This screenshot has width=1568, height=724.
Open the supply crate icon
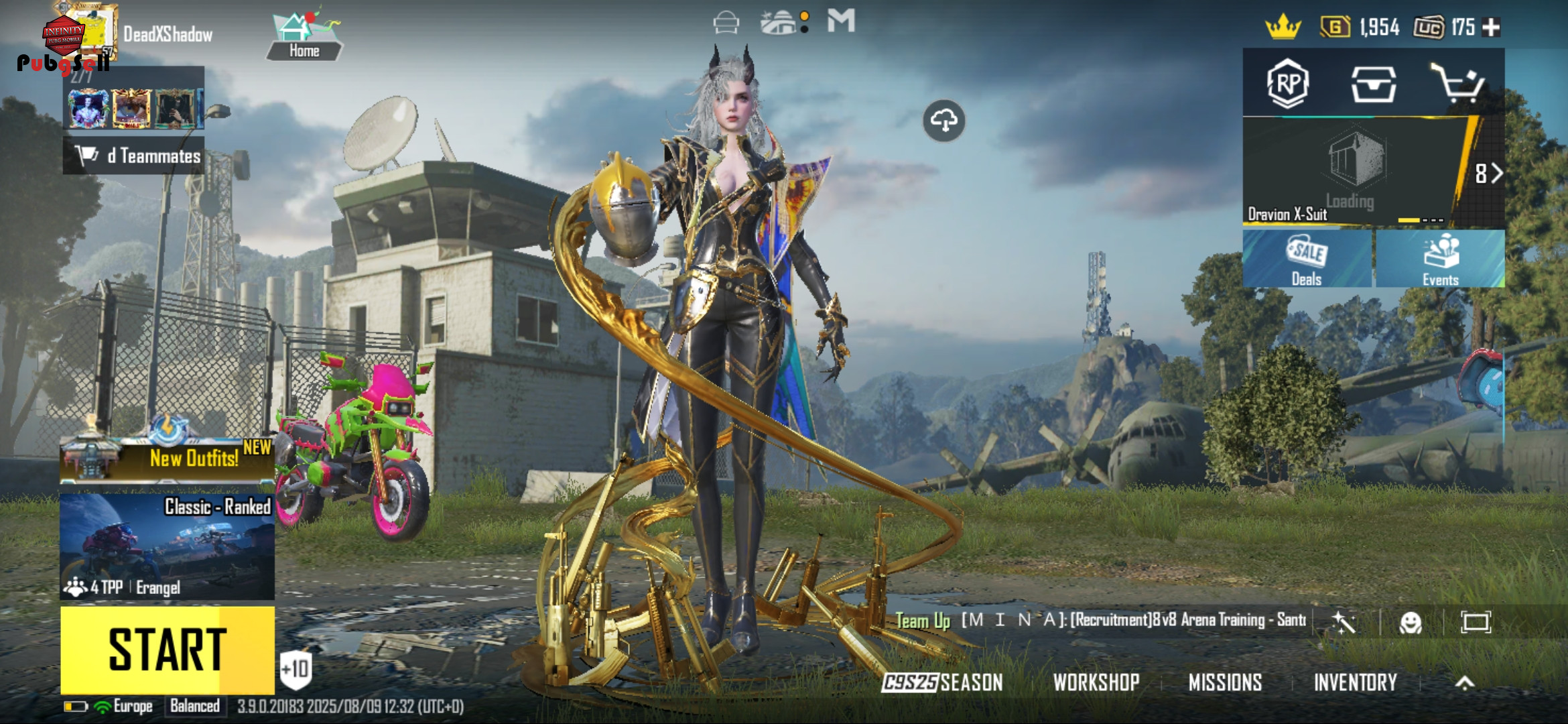coord(1373,84)
